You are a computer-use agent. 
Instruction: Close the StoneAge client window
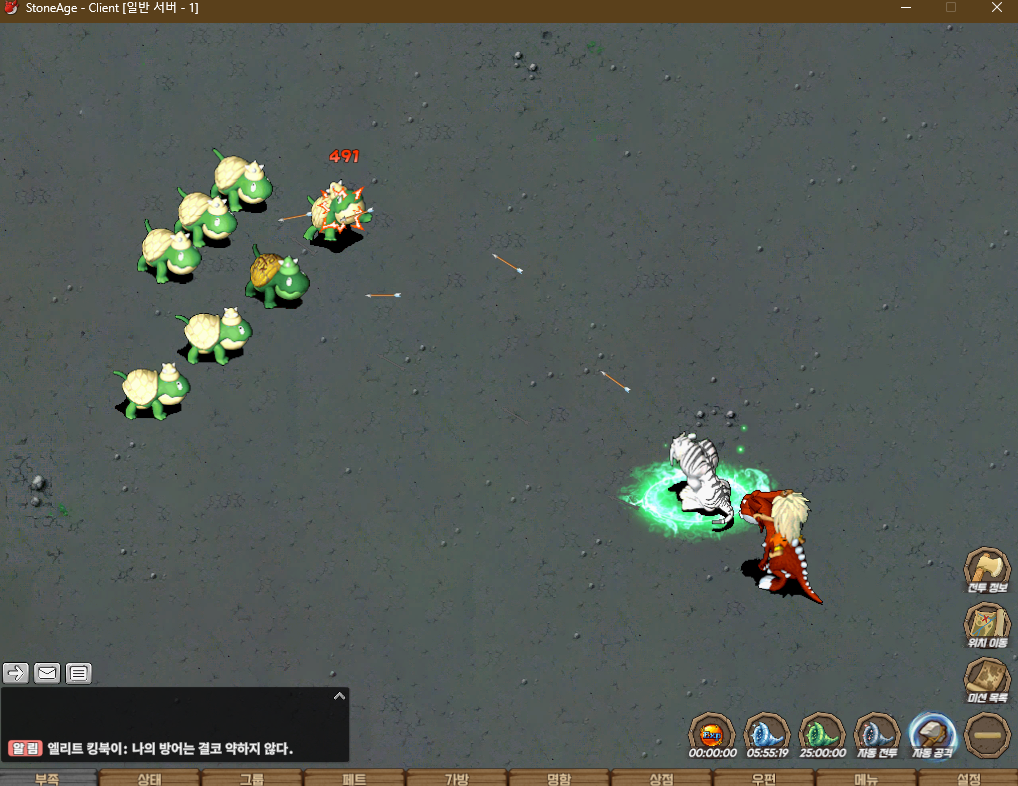point(995,8)
